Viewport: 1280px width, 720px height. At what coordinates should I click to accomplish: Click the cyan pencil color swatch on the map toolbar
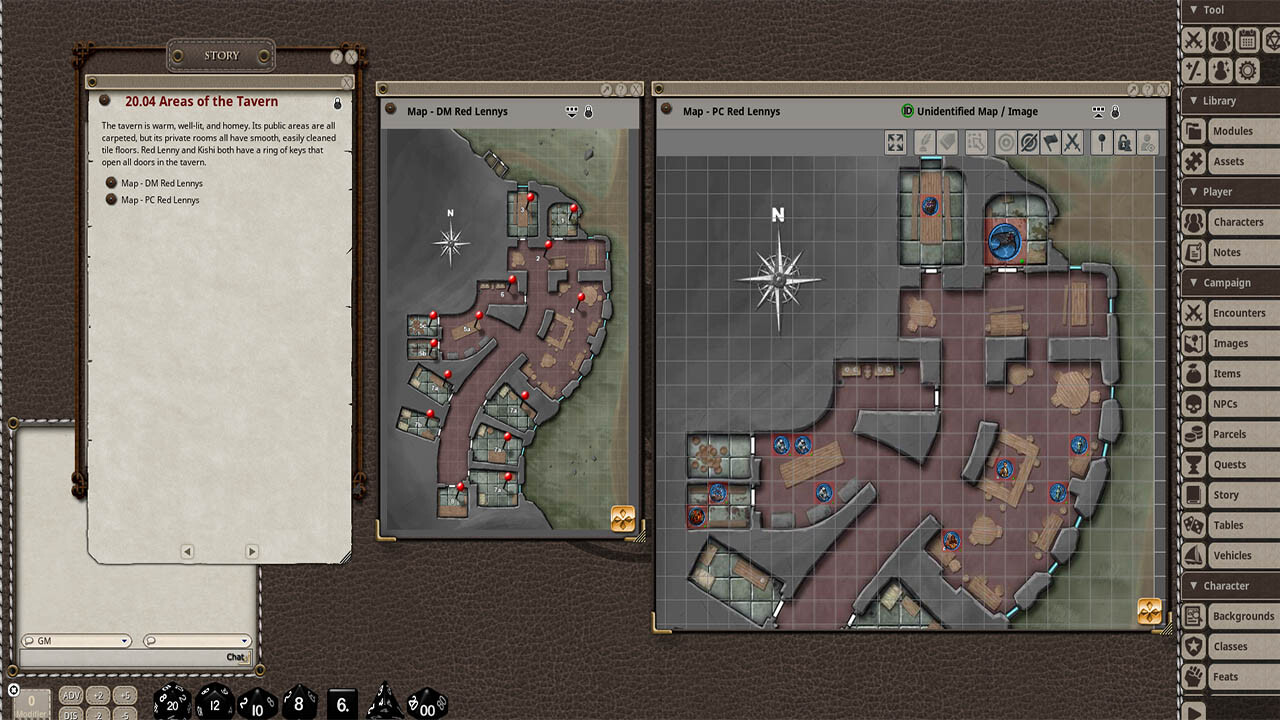point(931,157)
